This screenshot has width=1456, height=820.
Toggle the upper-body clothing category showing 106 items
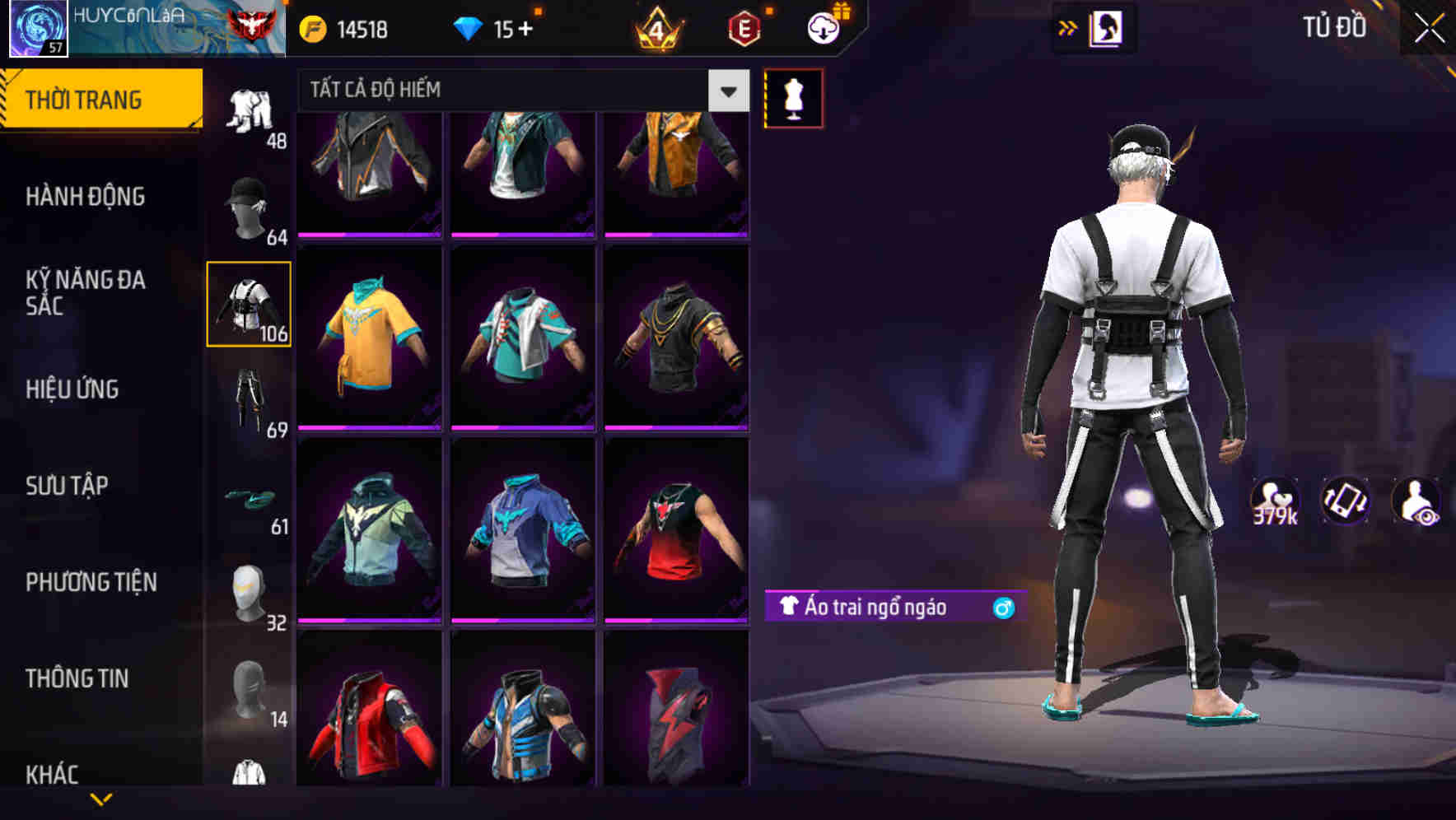248,303
